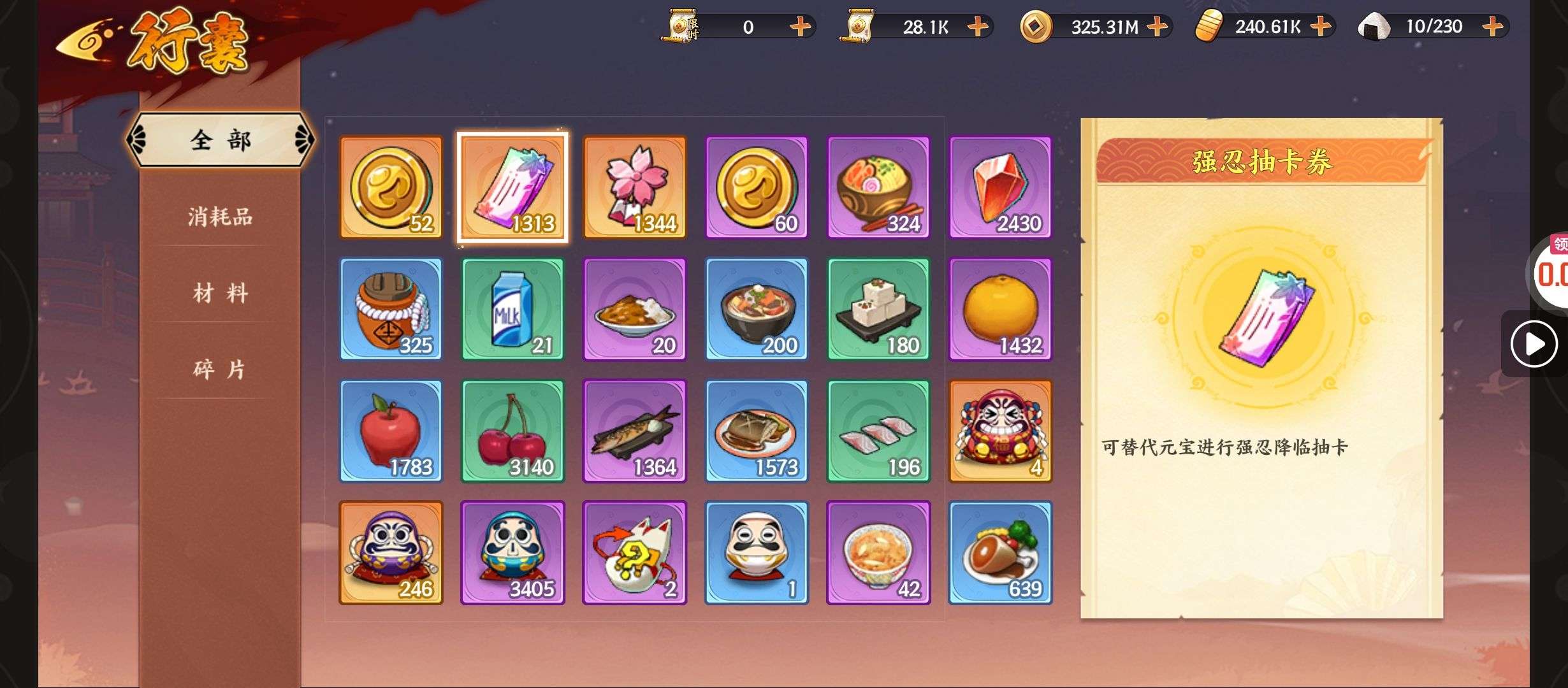Pick the tofu blocks item
Image resolution: width=1568 pixels, height=688 pixels.
pos(878,310)
